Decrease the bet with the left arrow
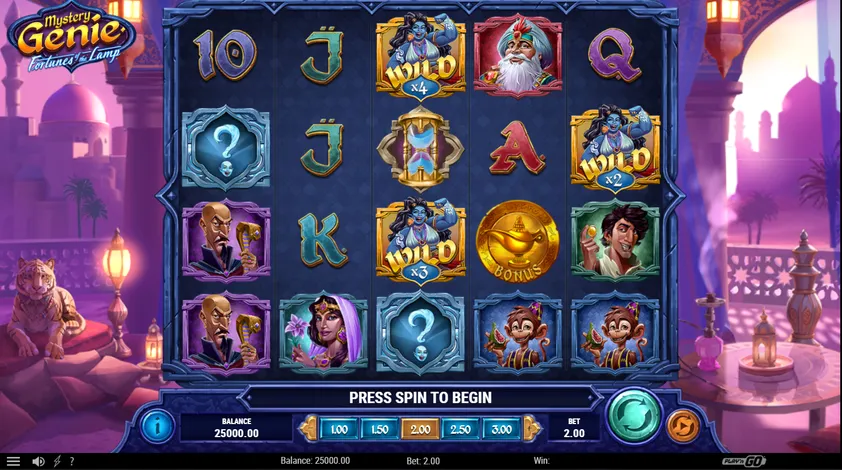Image resolution: width=842 pixels, height=470 pixels. click(309, 428)
